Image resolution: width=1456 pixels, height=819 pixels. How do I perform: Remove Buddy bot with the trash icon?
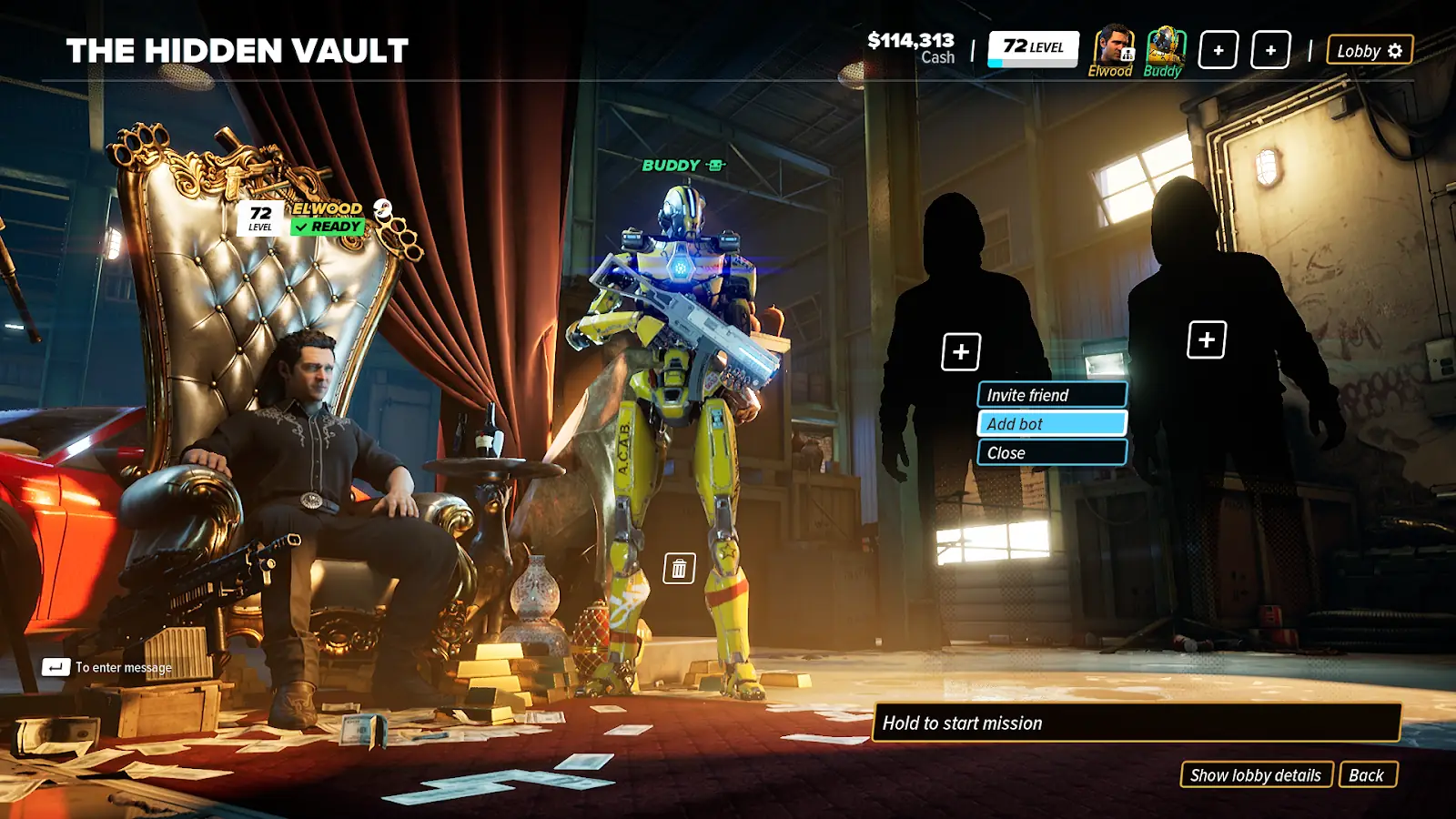click(679, 569)
